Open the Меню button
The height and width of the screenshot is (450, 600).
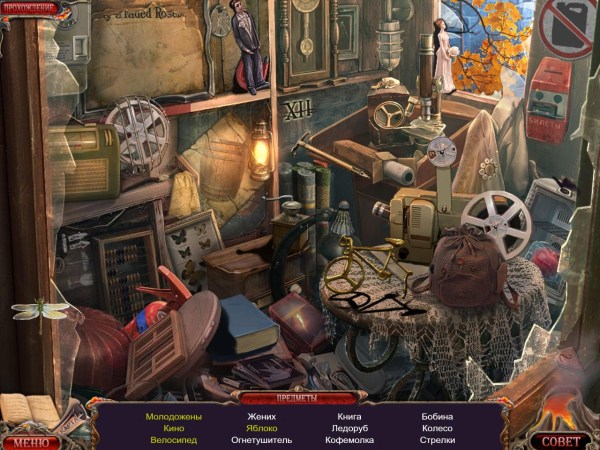coord(31,440)
